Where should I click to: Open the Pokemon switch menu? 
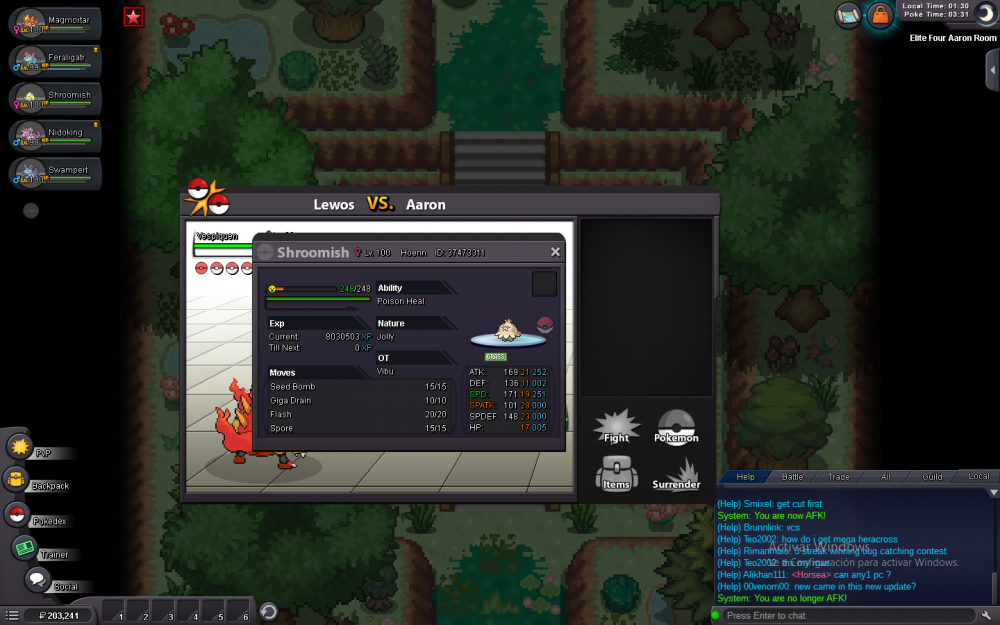click(676, 427)
